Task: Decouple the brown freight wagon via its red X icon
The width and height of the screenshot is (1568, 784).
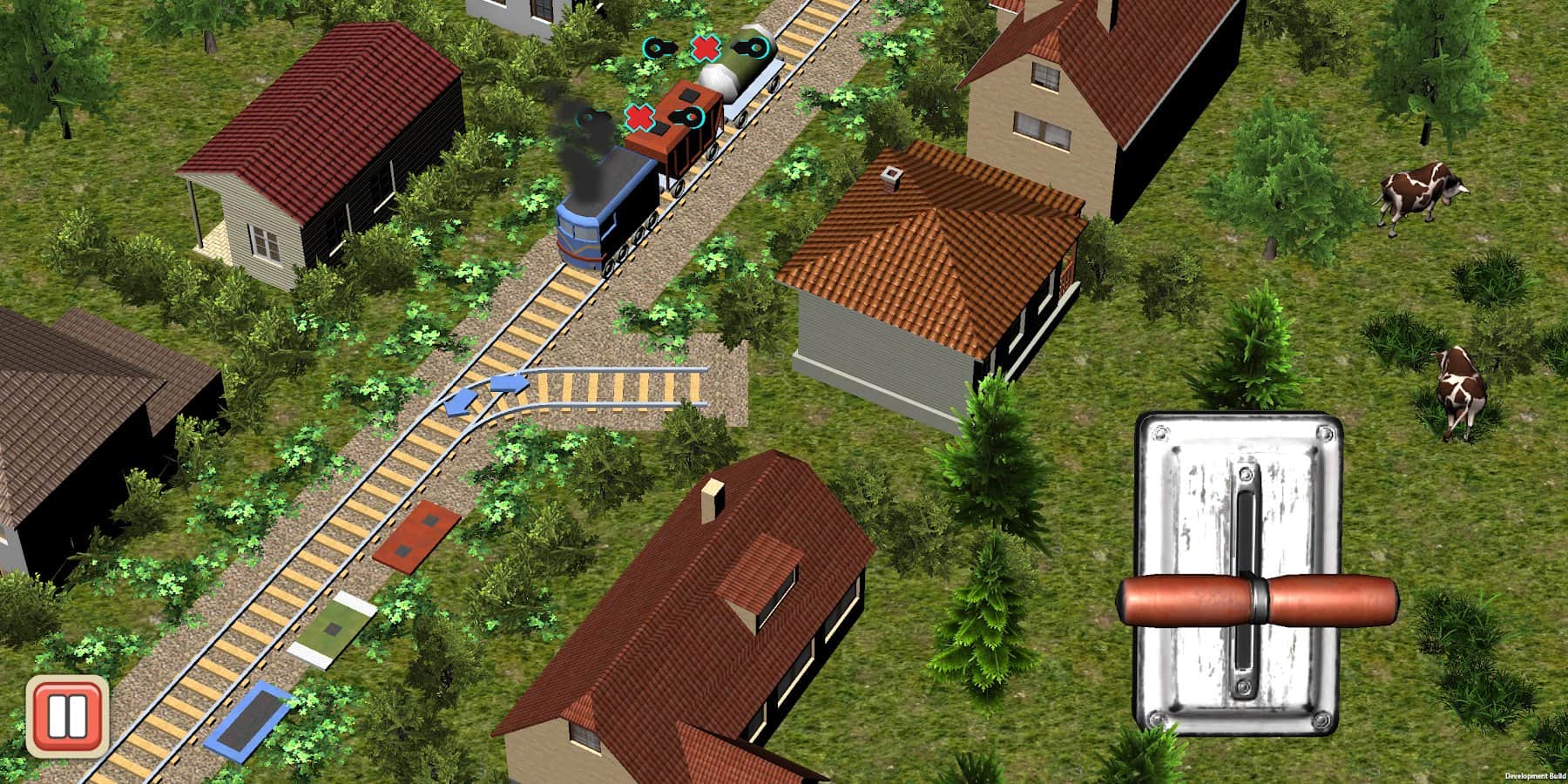Action: pos(640,118)
